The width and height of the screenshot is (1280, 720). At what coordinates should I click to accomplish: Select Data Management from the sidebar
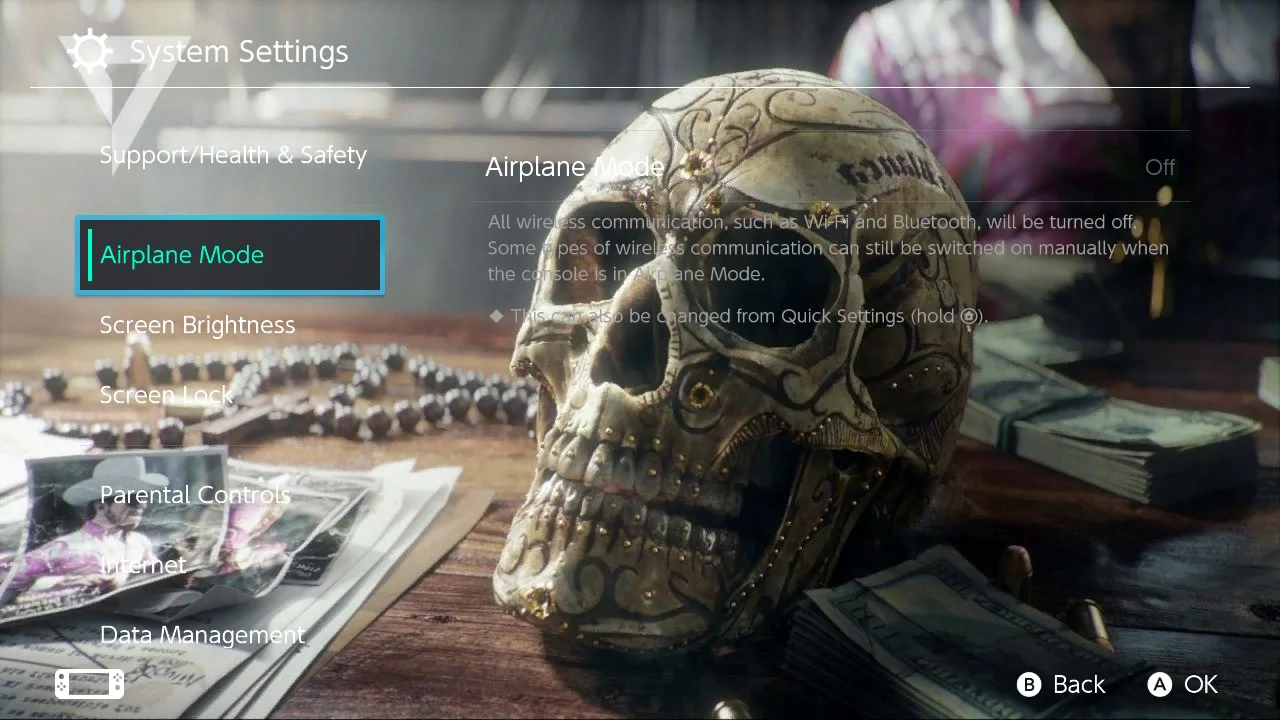tap(202, 635)
